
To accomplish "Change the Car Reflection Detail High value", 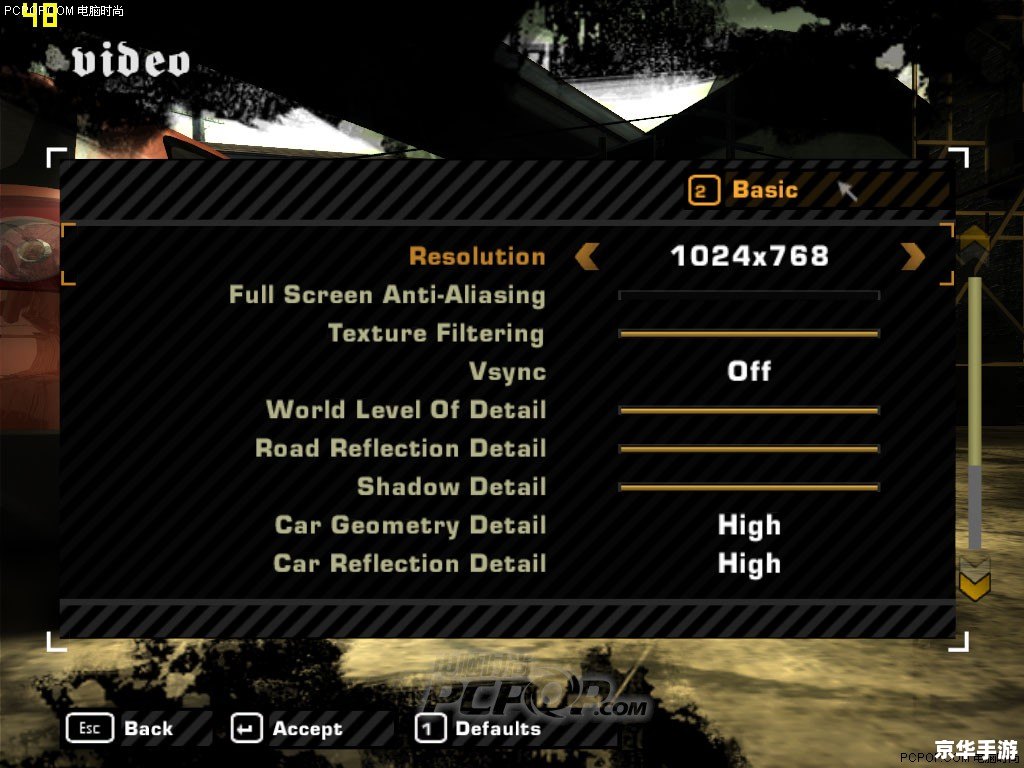I will (749, 564).
